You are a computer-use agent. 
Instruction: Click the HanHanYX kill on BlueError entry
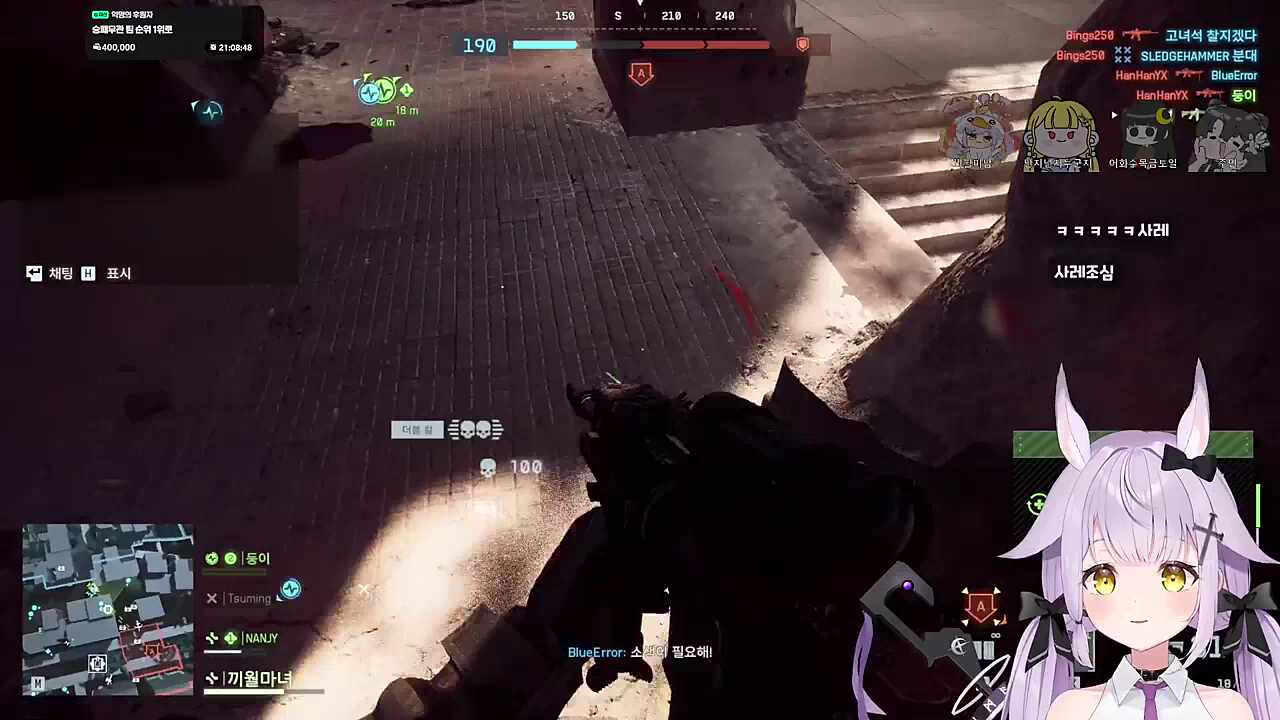pyautogui.click(x=1186, y=75)
